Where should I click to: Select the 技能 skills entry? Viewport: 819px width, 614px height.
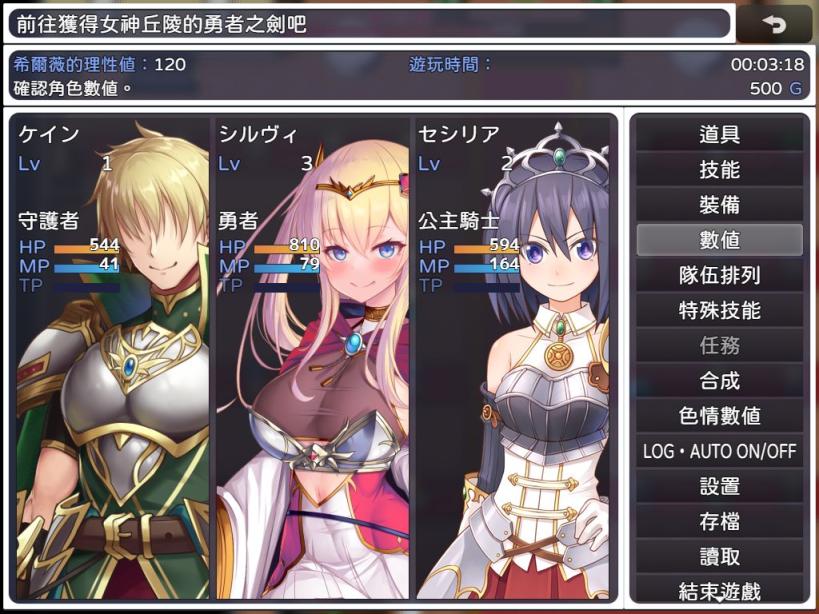tap(719, 169)
